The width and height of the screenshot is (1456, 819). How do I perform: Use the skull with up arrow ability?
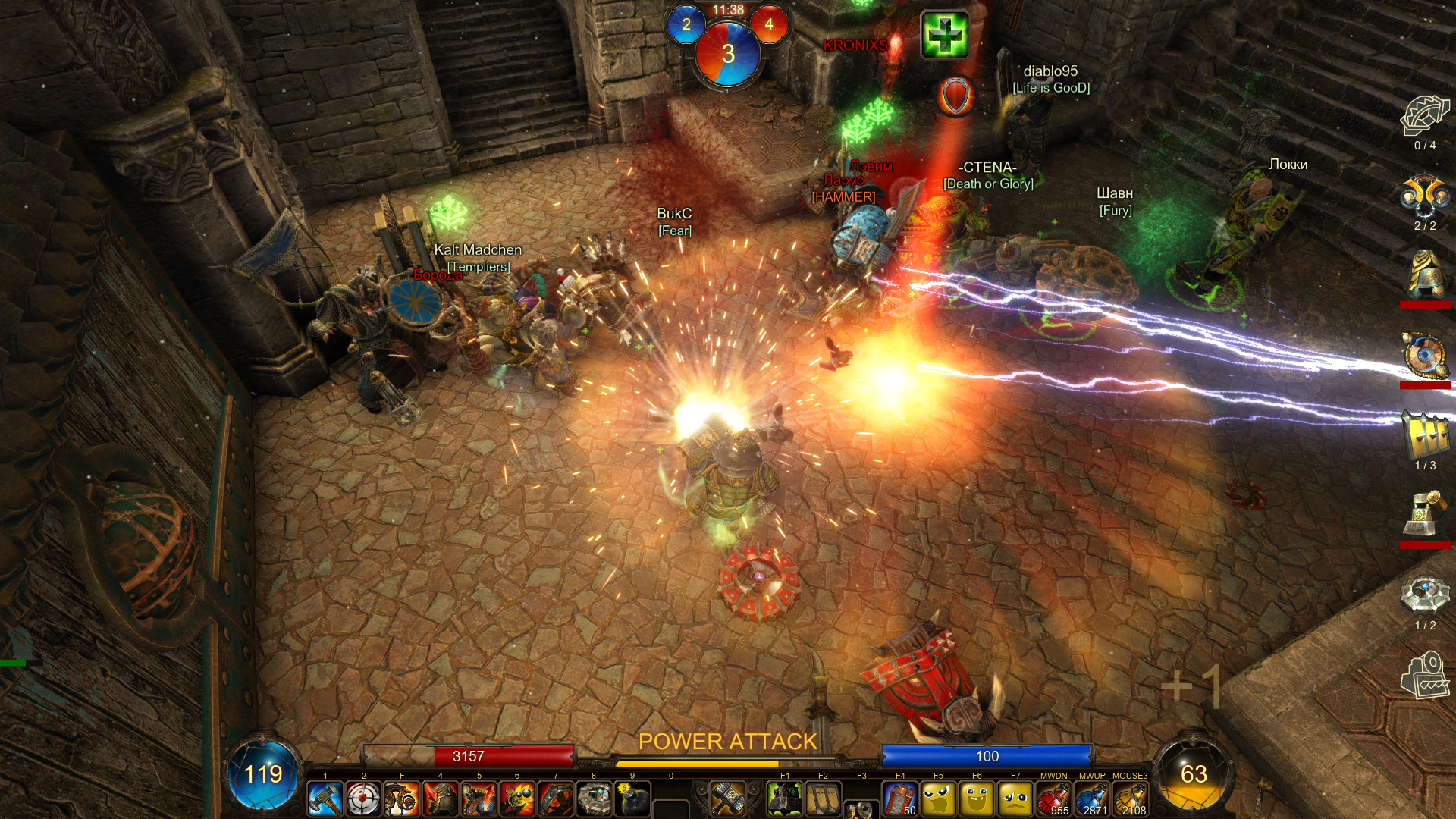coord(479,799)
